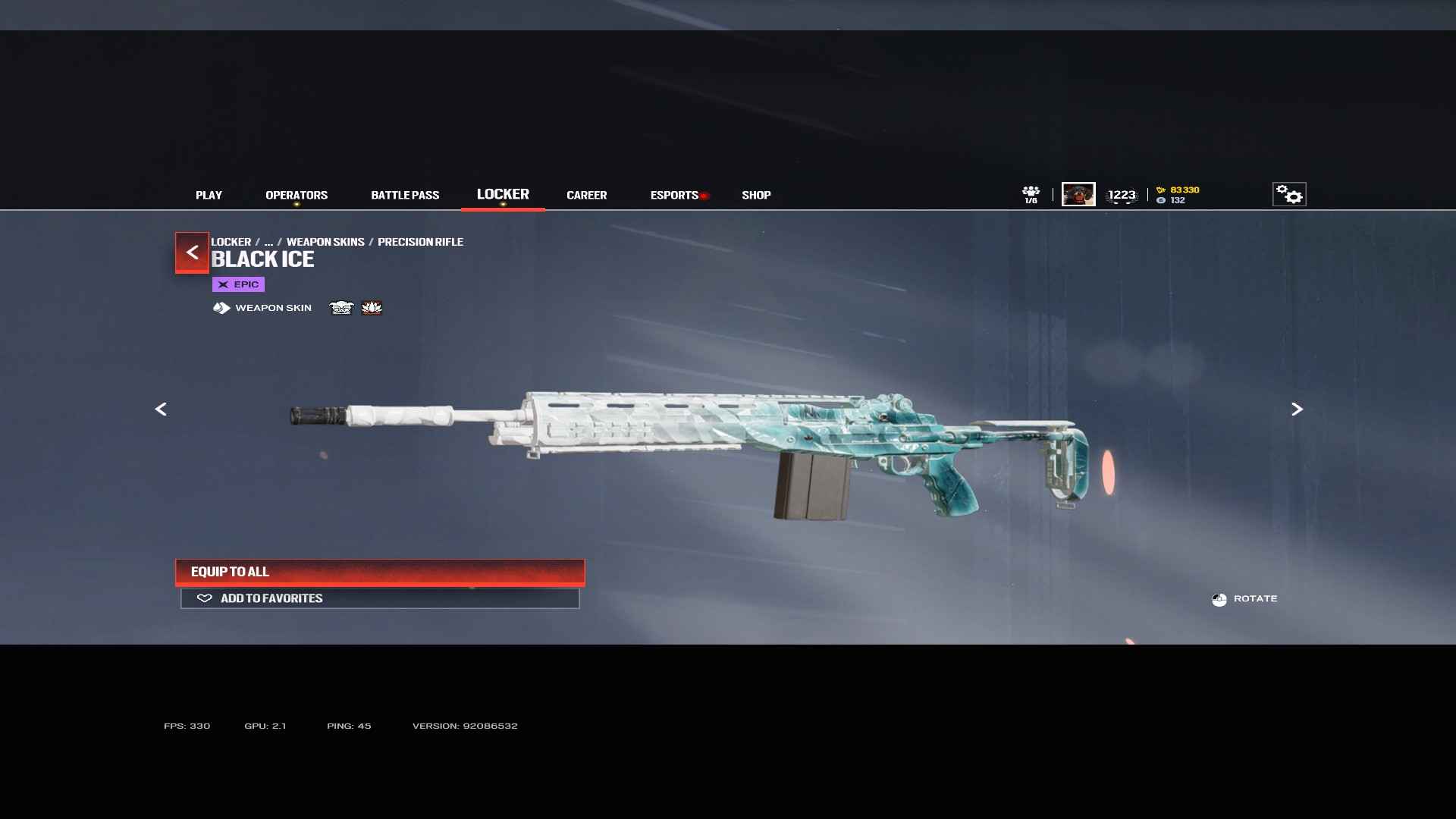Screen dimensions: 1456x819
Task: Open the Weapon Skins breadcrumb
Action: tap(325, 242)
